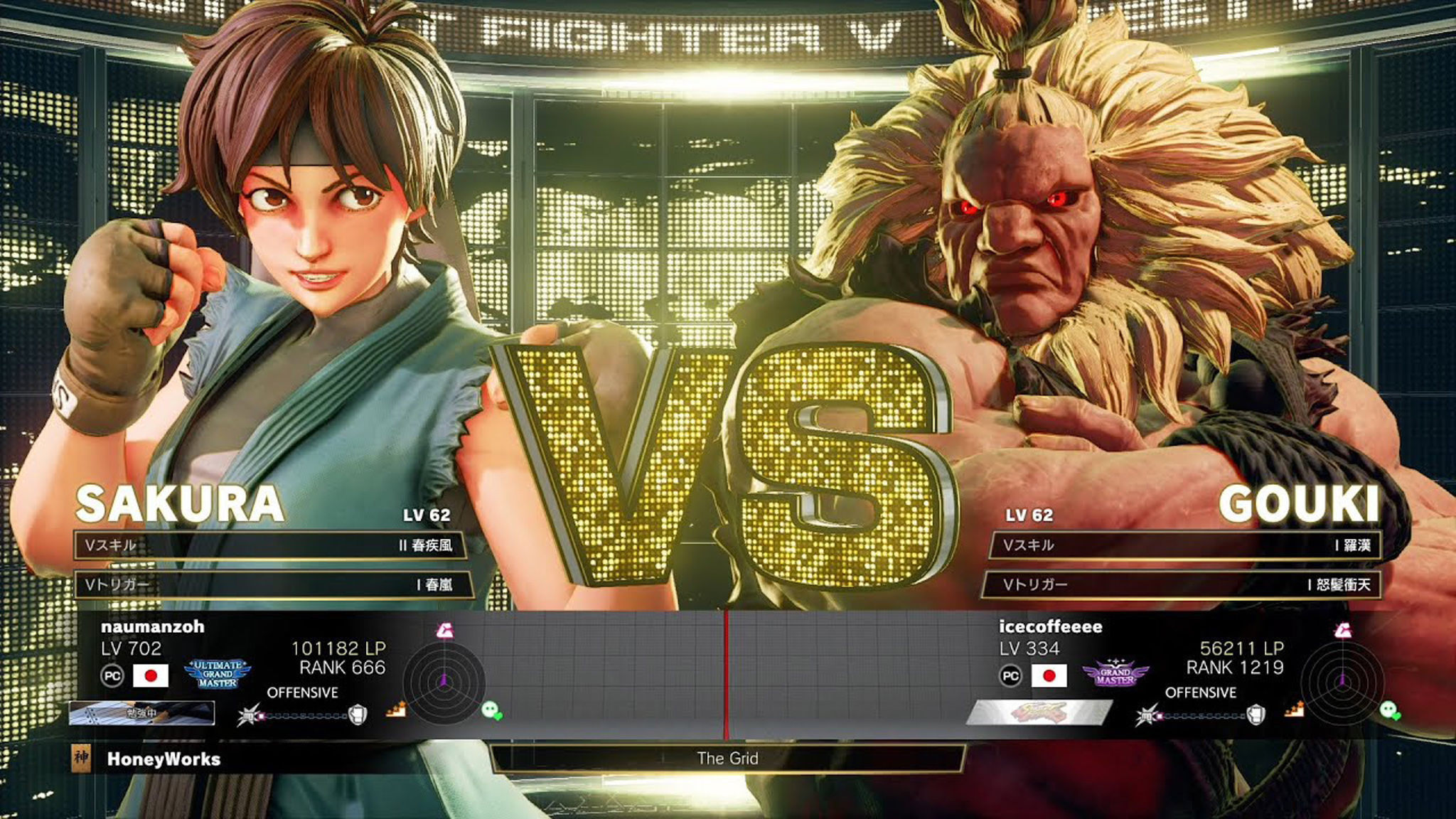
Task: Select Gouki's V-Skill row
Action: (1186, 546)
